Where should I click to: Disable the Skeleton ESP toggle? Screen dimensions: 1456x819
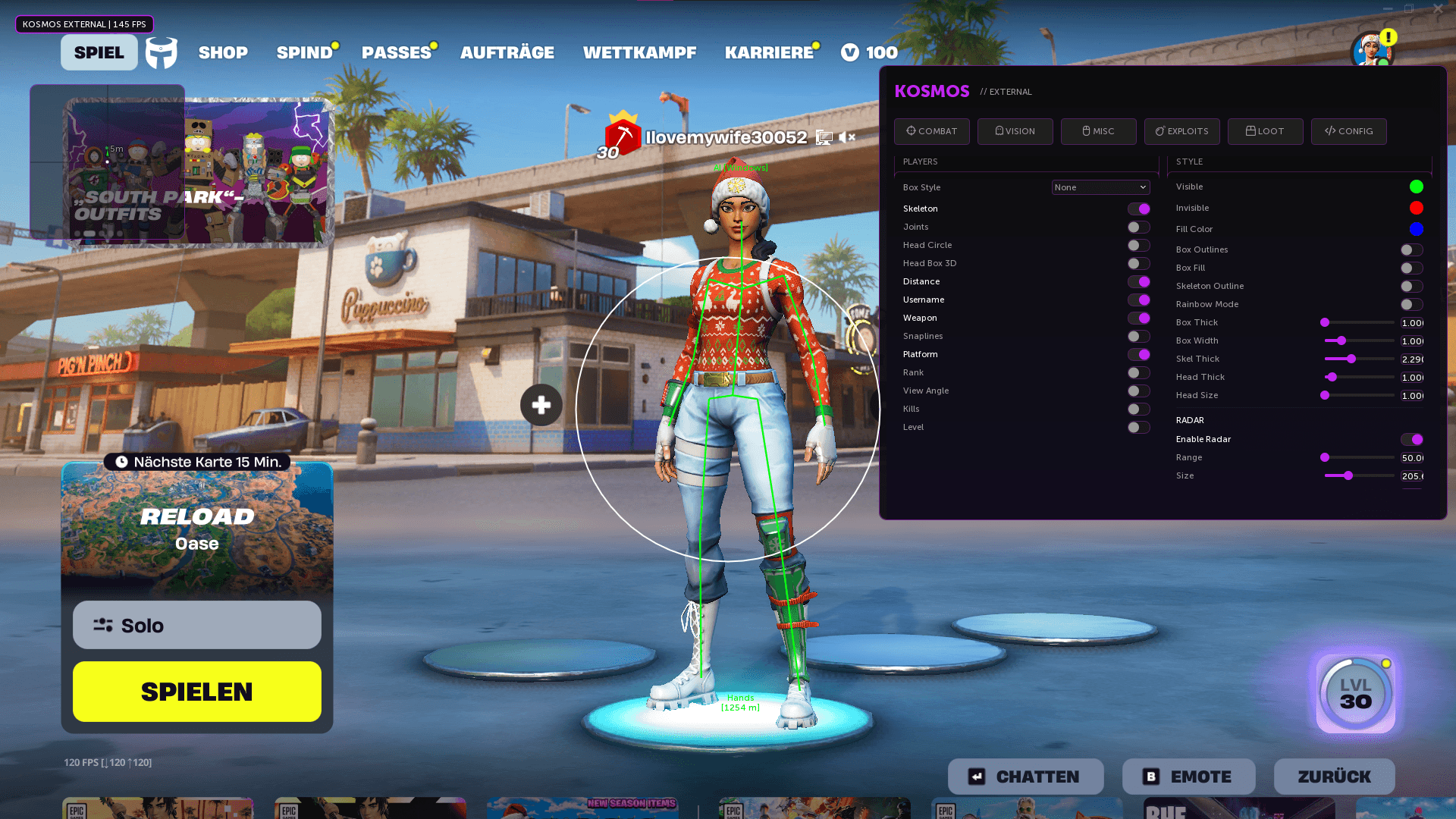(x=1138, y=209)
